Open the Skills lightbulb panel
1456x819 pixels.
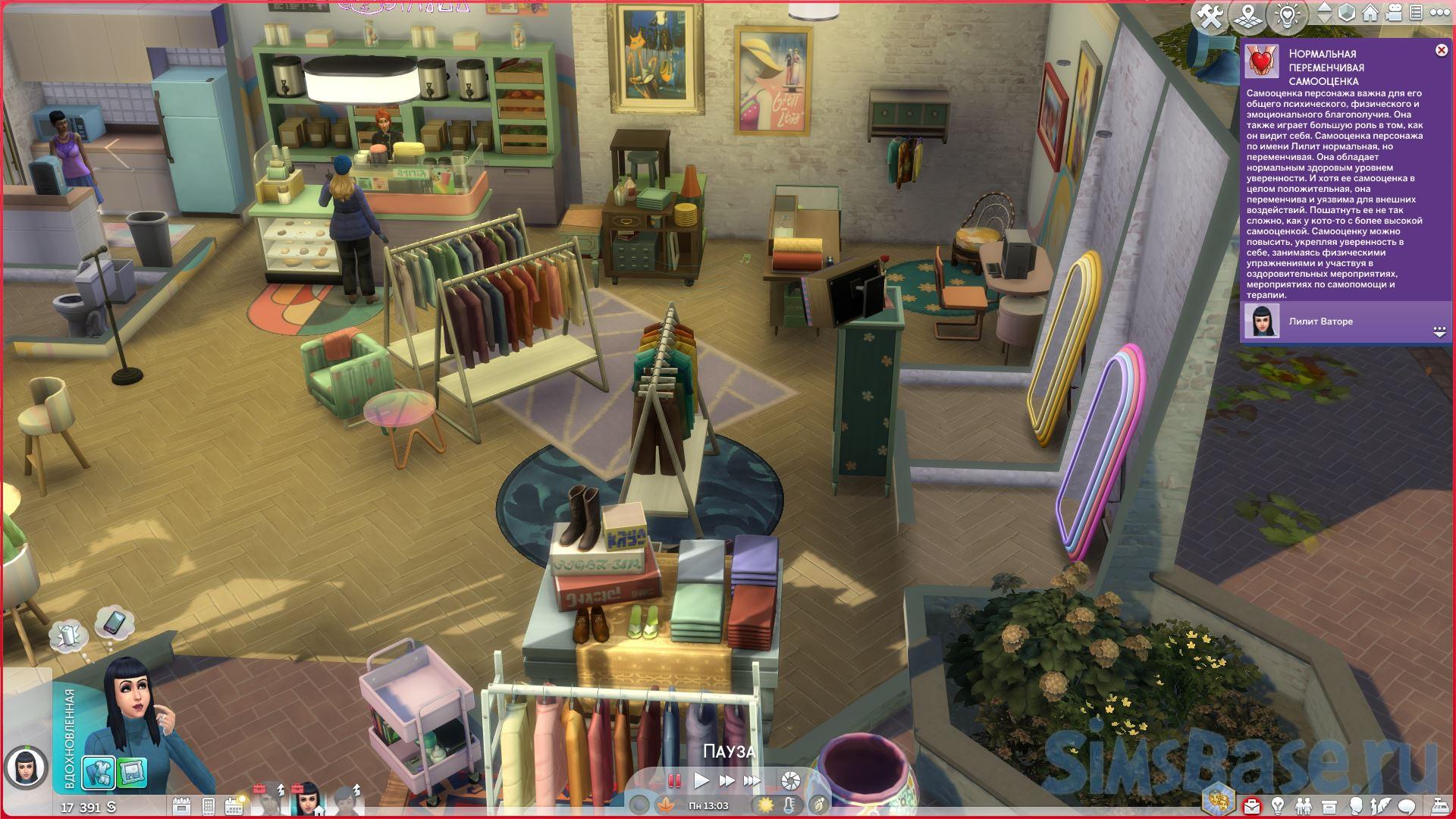(1278, 805)
